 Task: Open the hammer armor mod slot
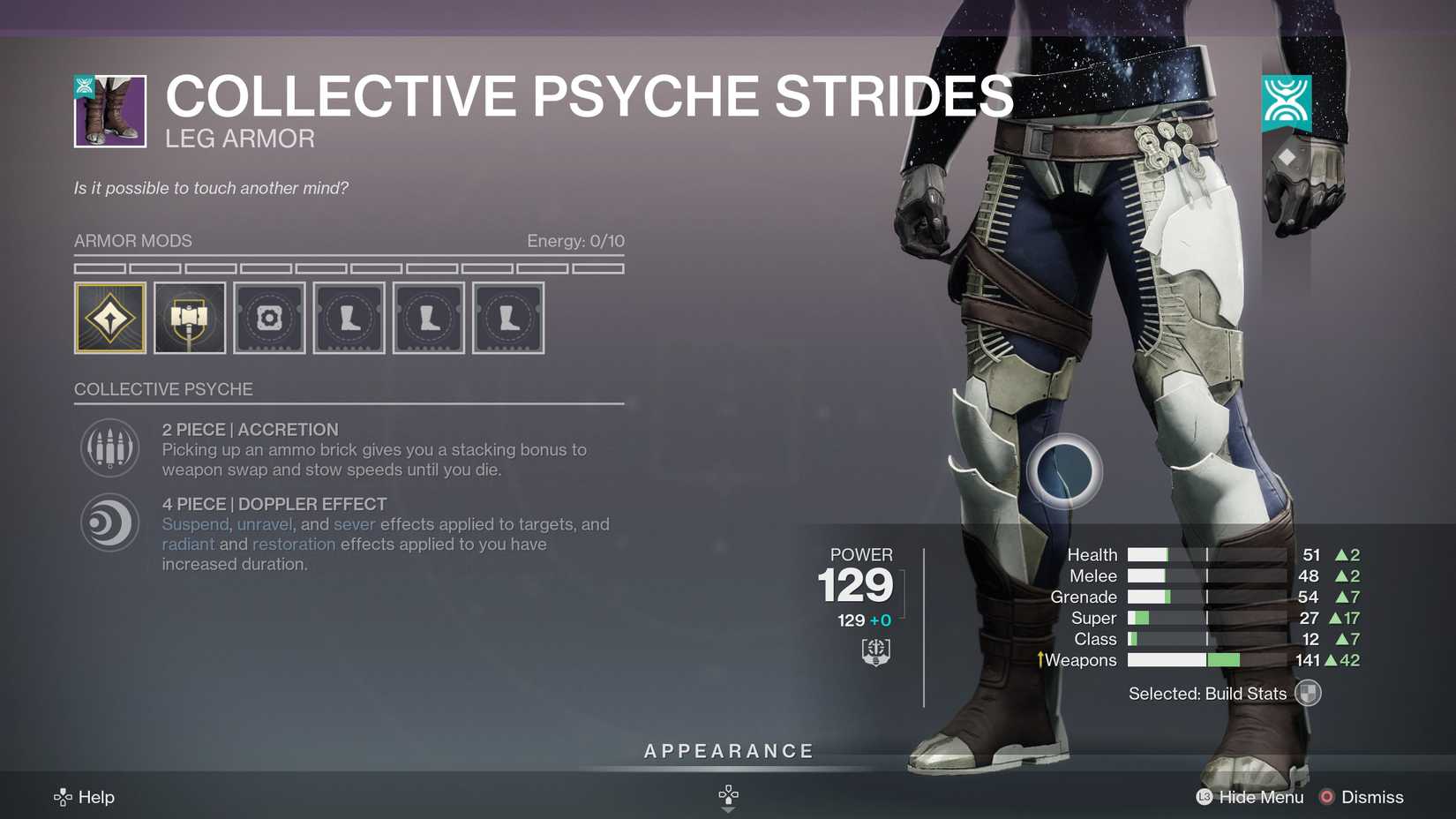coord(189,318)
